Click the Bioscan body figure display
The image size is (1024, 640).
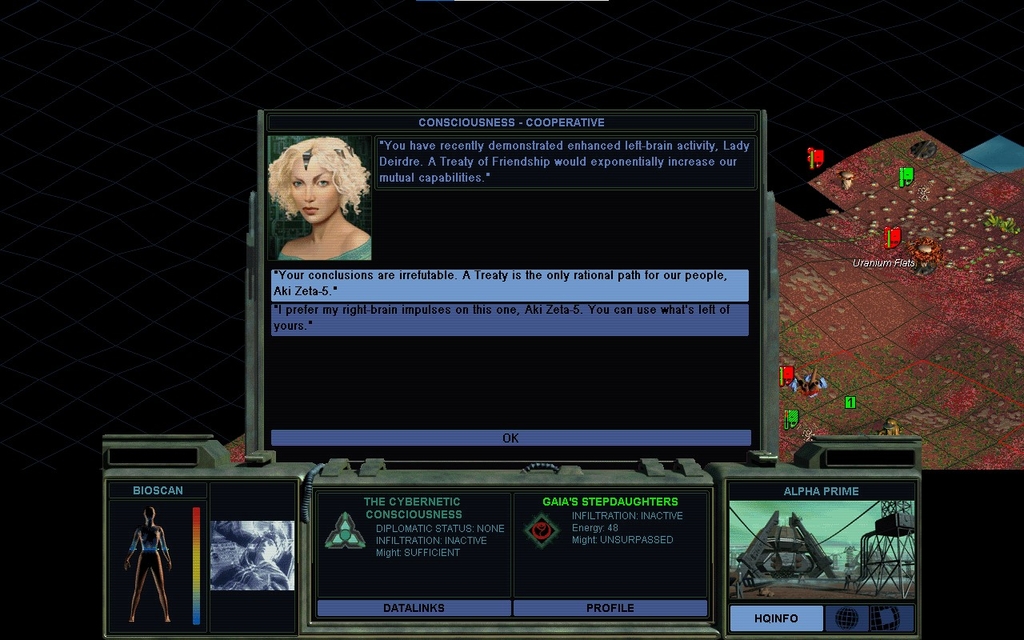point(149,564)
